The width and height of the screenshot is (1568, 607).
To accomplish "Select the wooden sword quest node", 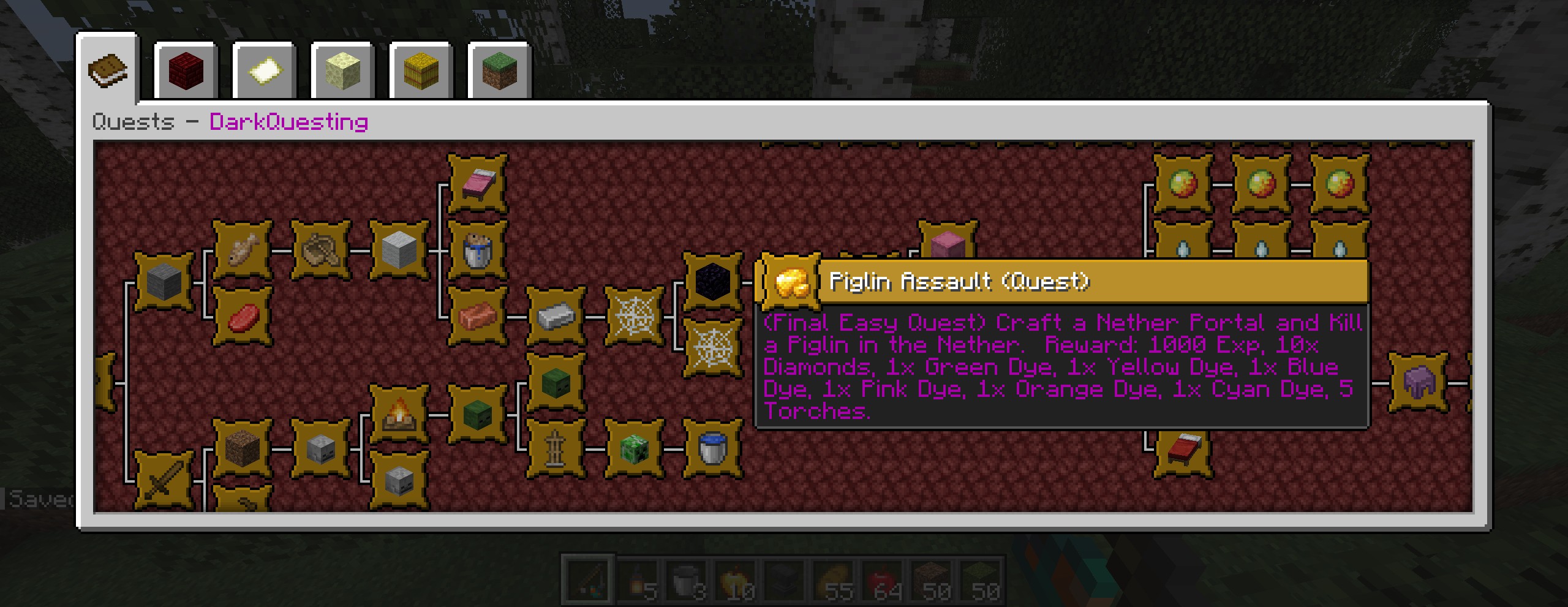I will click(x=164, y=482).
